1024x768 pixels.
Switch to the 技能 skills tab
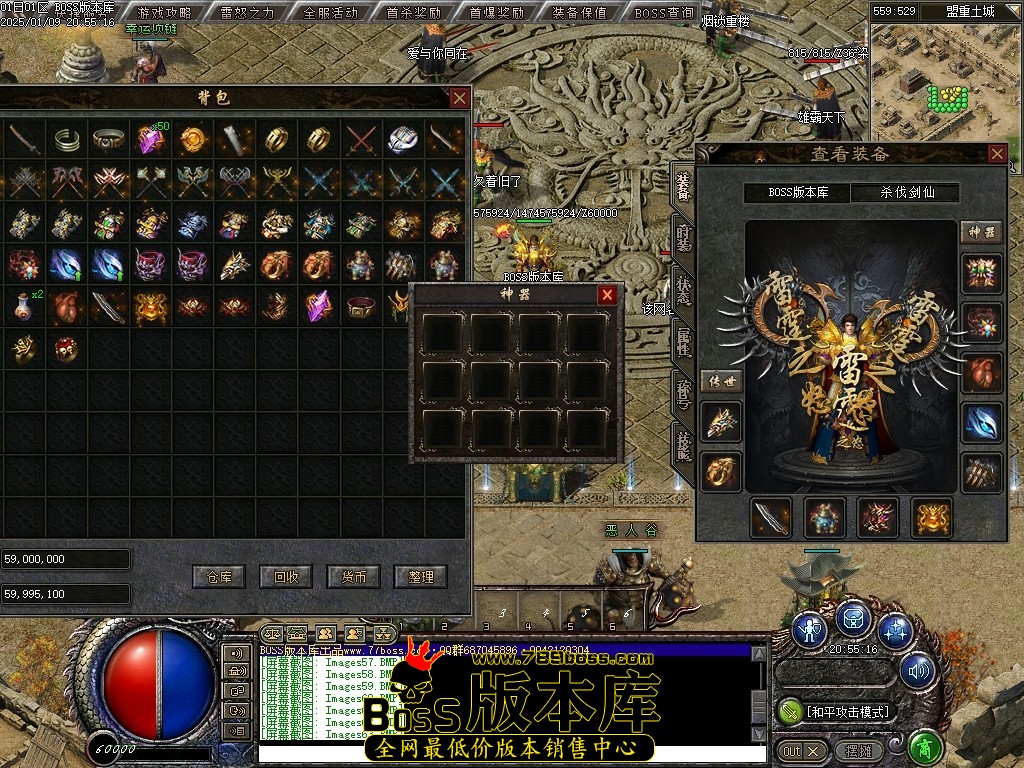[684, 446]
